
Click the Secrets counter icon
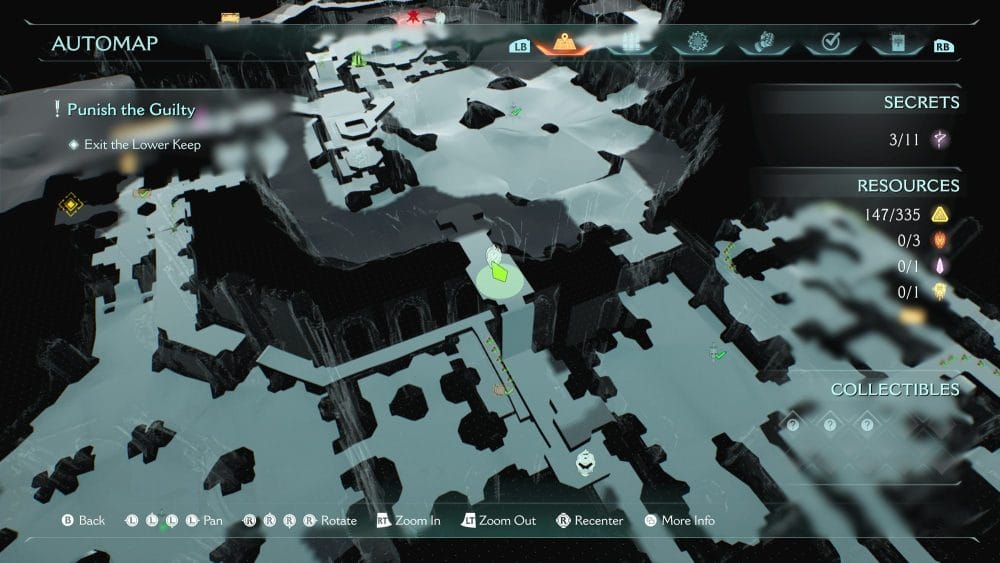click(x=939, y=140)
